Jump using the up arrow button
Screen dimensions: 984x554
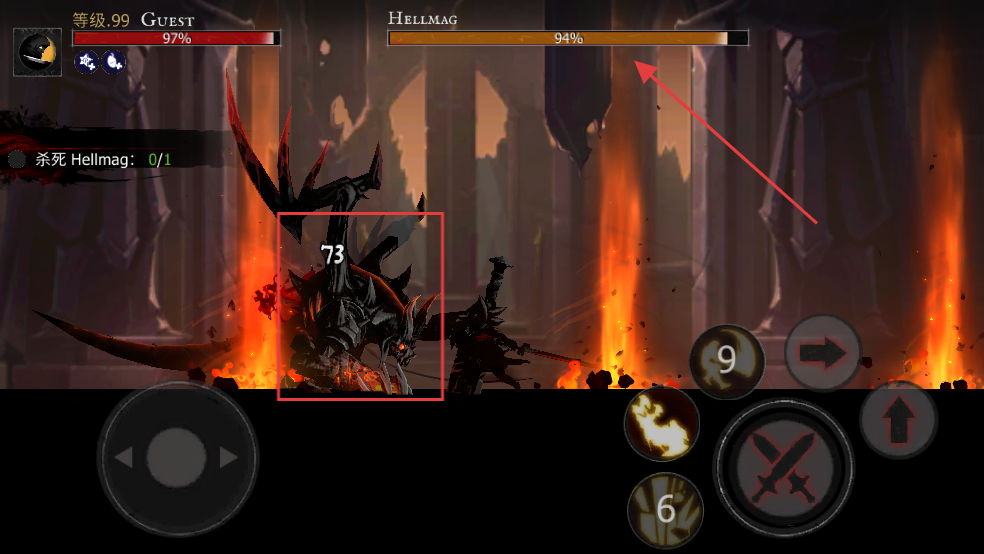[898, 420]
